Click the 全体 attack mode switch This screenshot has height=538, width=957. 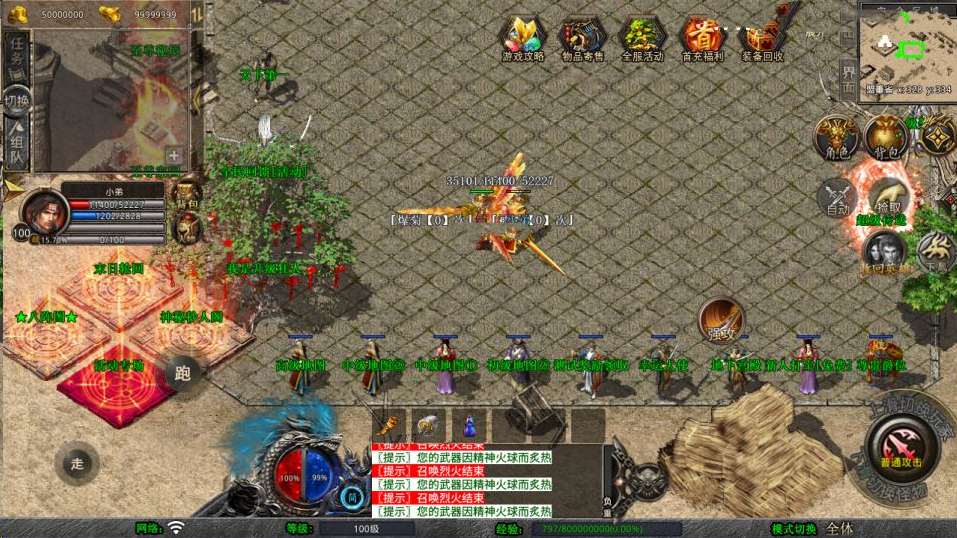click(x=840, y=528)
